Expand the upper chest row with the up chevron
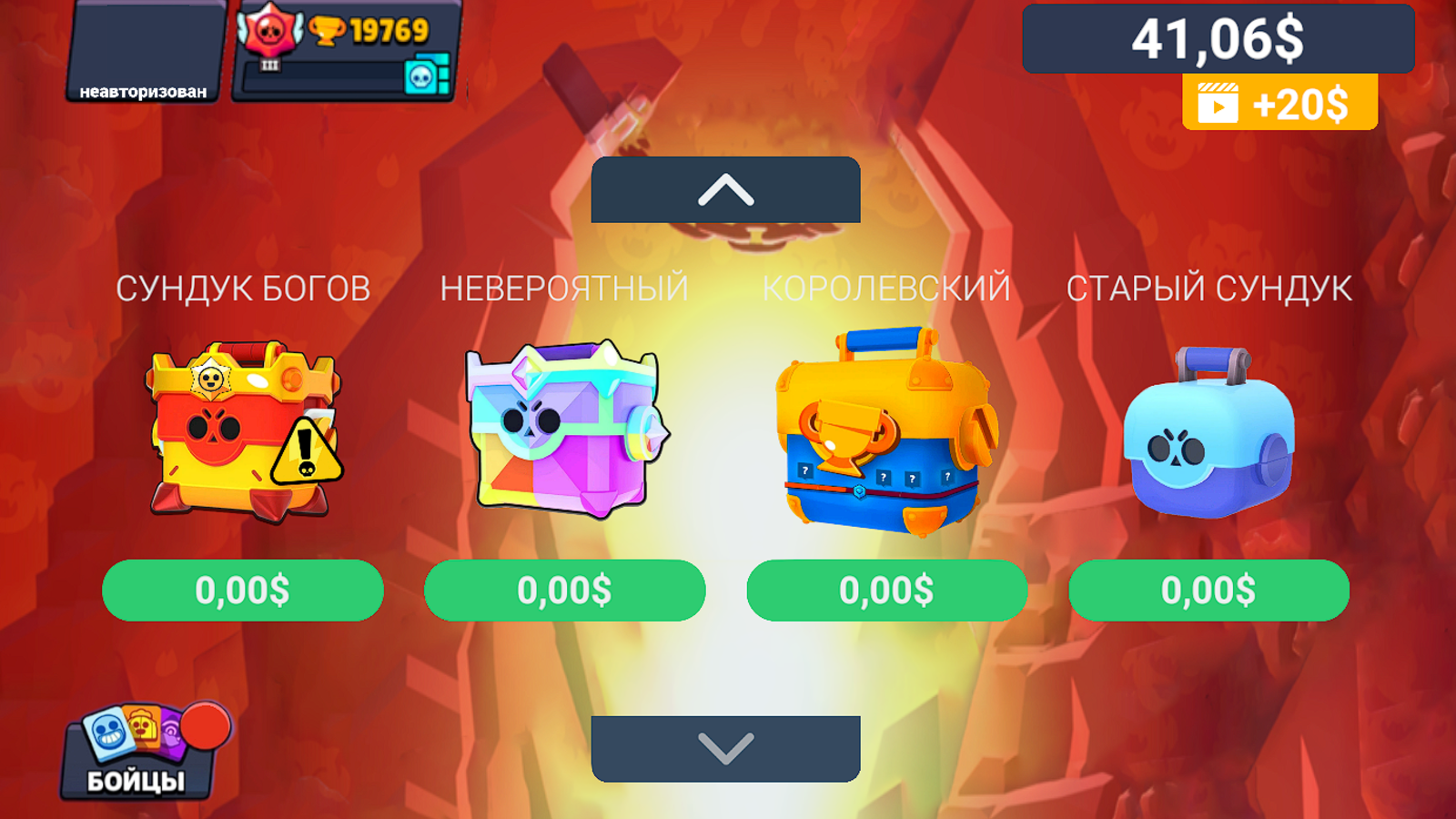Screen dimensions: 1456x819 point(726,189)
